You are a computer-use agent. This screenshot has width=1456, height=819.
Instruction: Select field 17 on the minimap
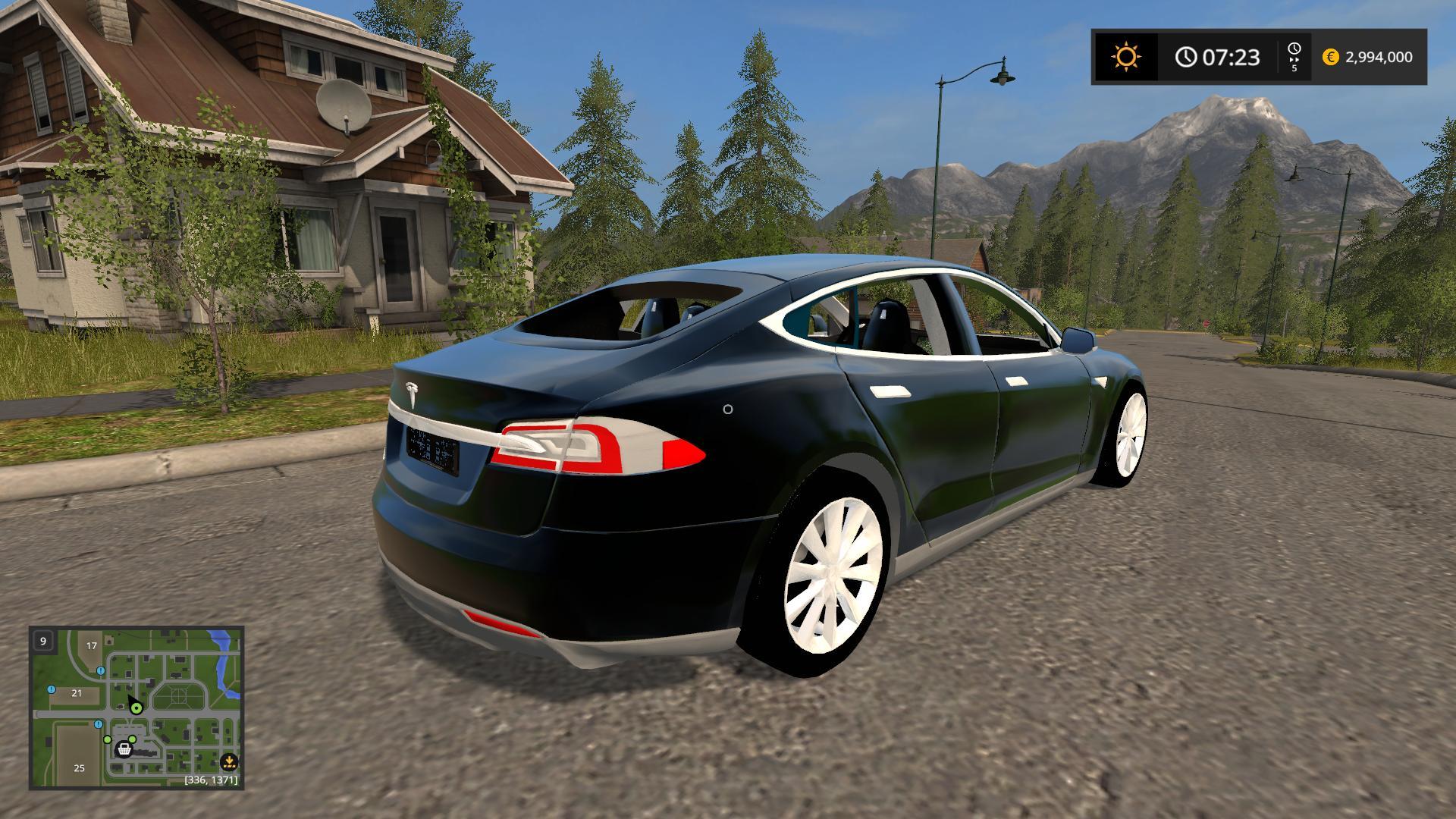coord(92,646)
